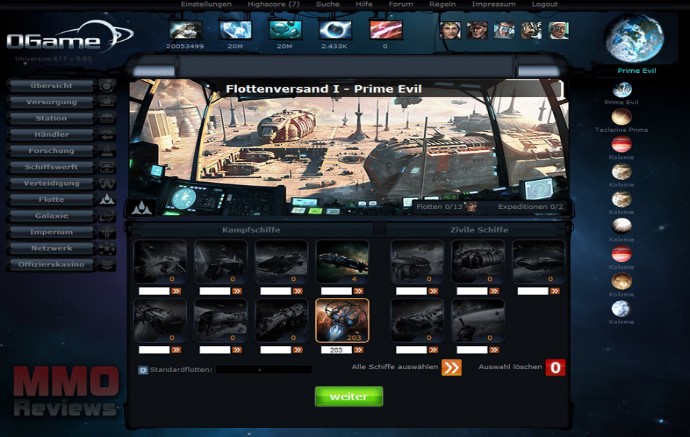The width and height of the screenshot is (690, 437).
Task: Open the Versorgung menu
Action: pos(52,102)
